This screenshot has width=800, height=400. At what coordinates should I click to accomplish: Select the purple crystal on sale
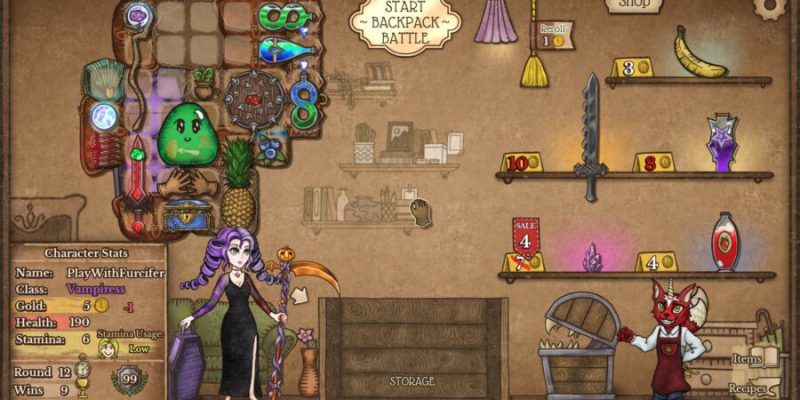[x=592, y=258]
